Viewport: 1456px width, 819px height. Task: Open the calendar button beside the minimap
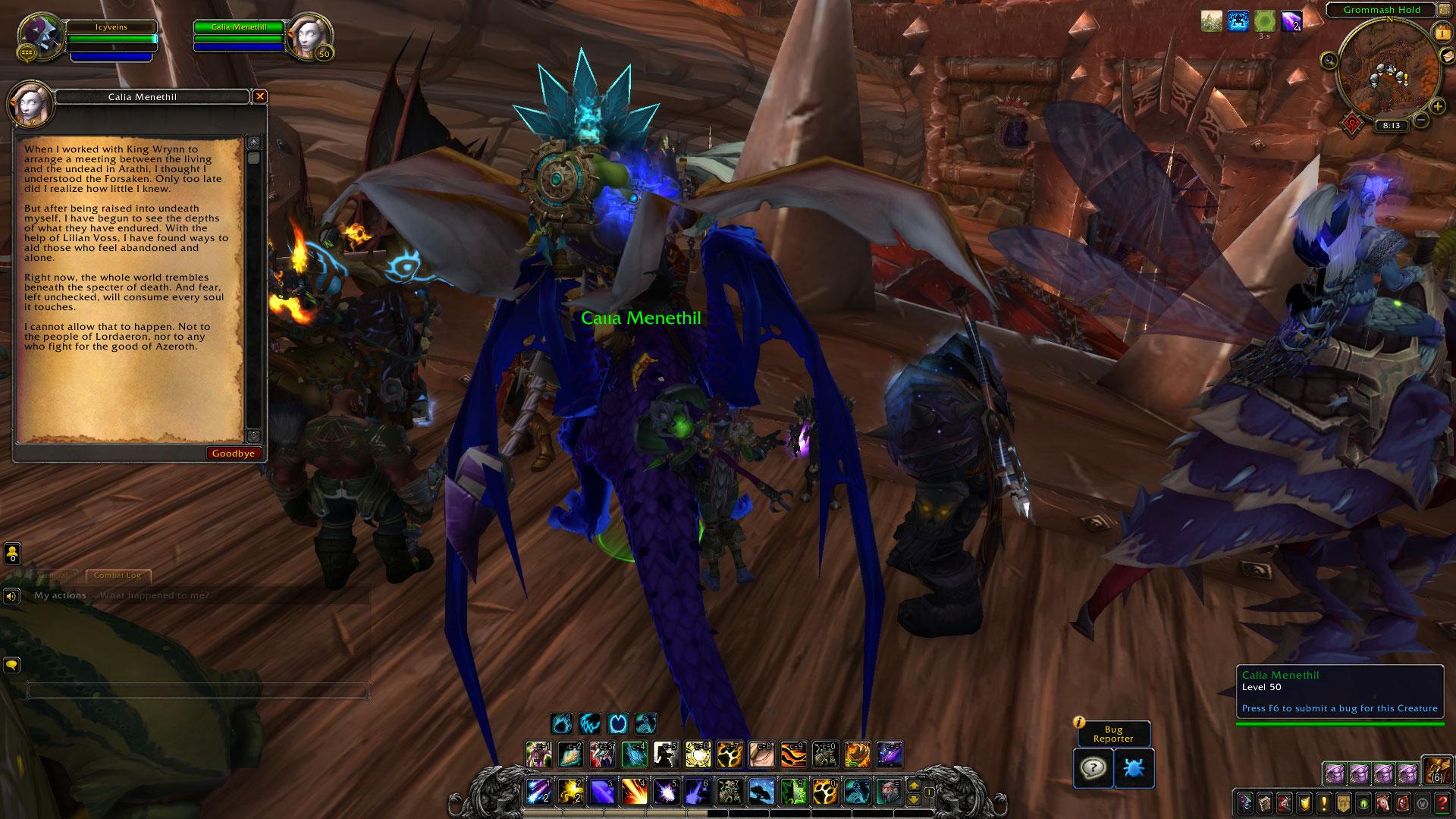point(1440,33)
